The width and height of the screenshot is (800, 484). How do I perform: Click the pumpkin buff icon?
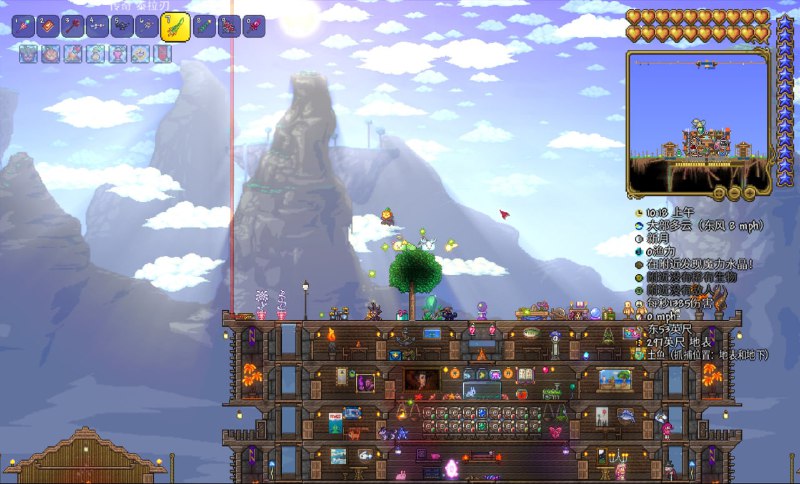(49, 54)
